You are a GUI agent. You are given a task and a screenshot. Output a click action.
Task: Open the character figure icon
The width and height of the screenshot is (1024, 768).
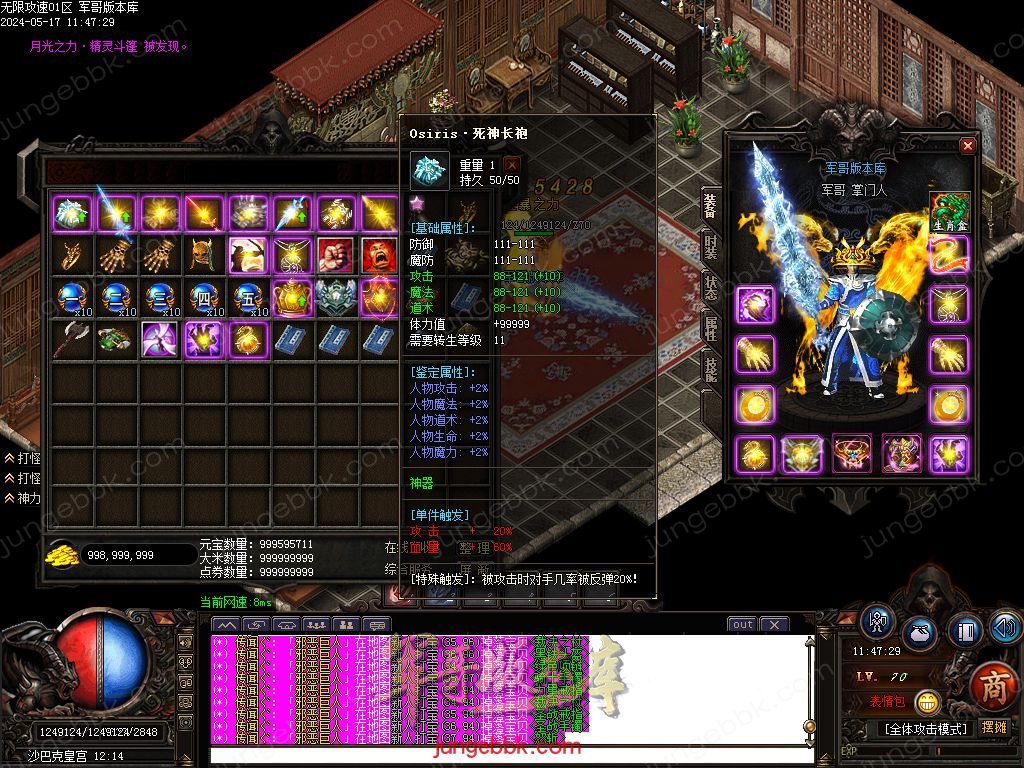point(879,622)
